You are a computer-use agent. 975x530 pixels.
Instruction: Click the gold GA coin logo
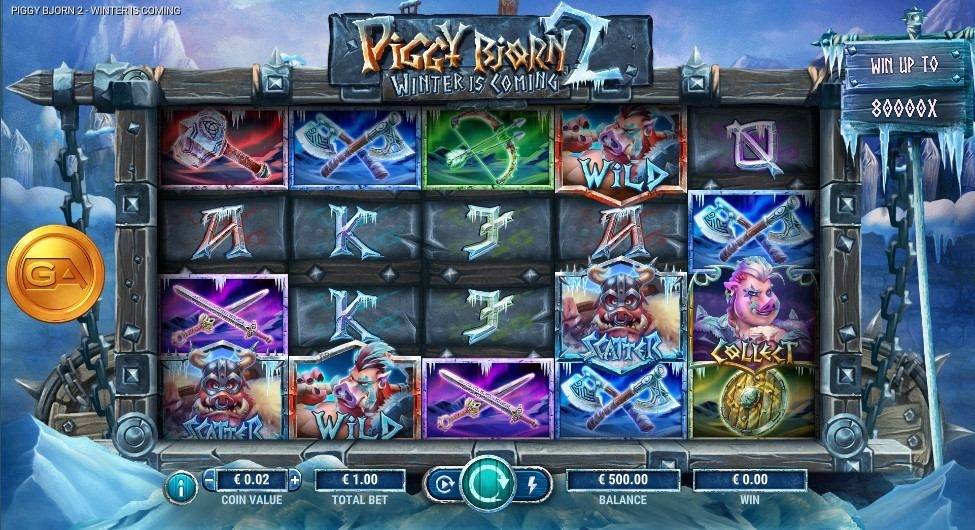coord(55,273)
